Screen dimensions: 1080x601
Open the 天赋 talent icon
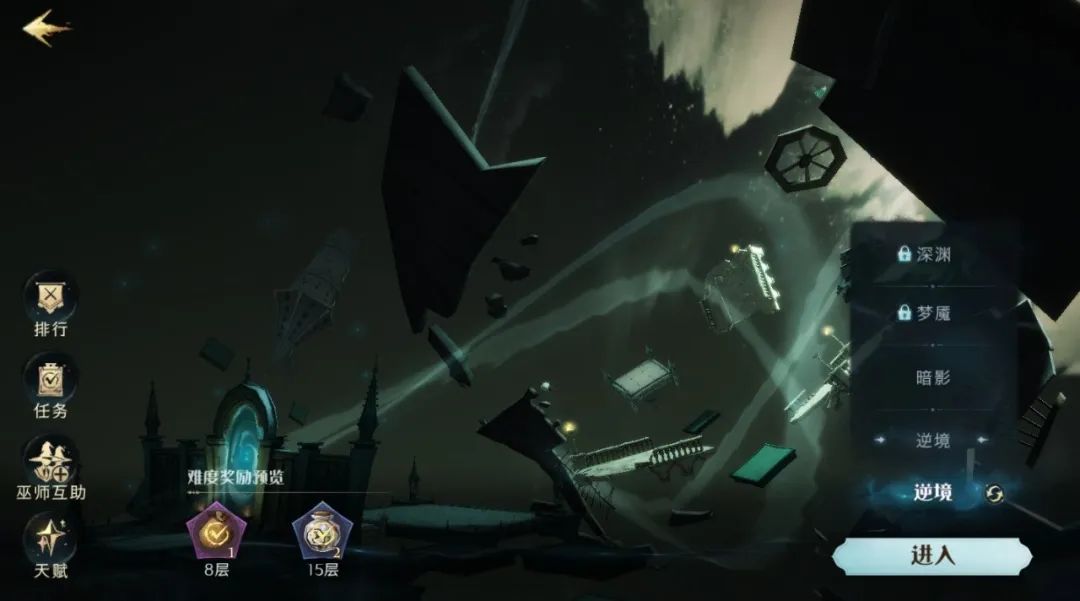coord(50,540)
